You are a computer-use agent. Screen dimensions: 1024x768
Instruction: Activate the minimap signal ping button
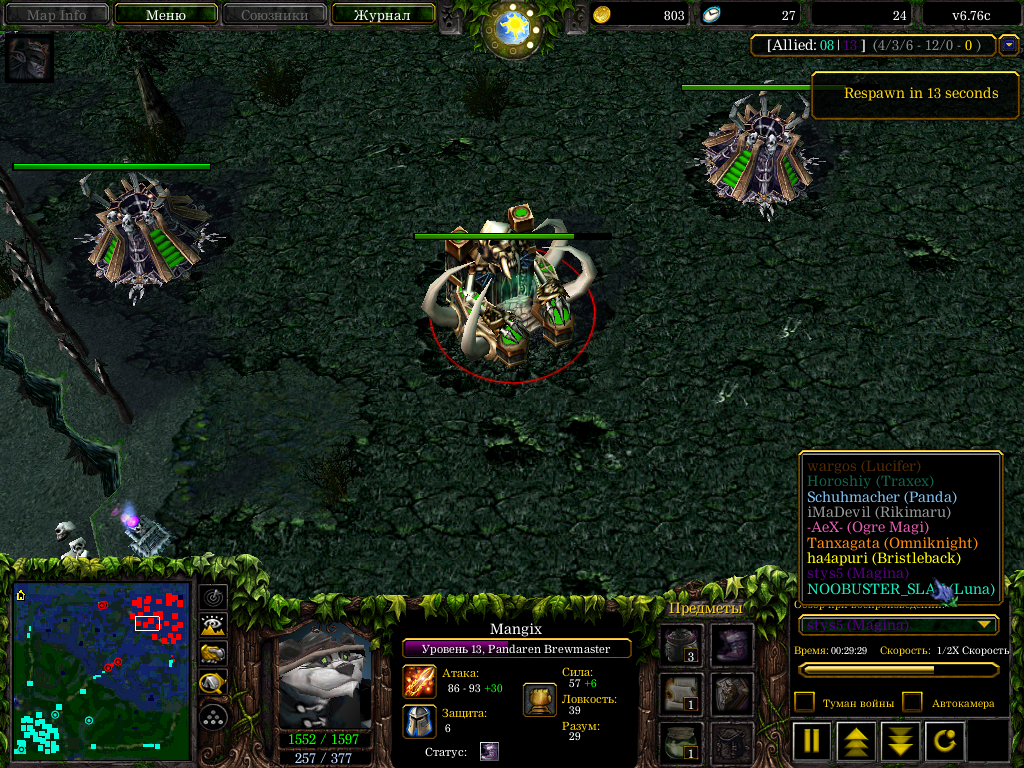pos(213,597)
